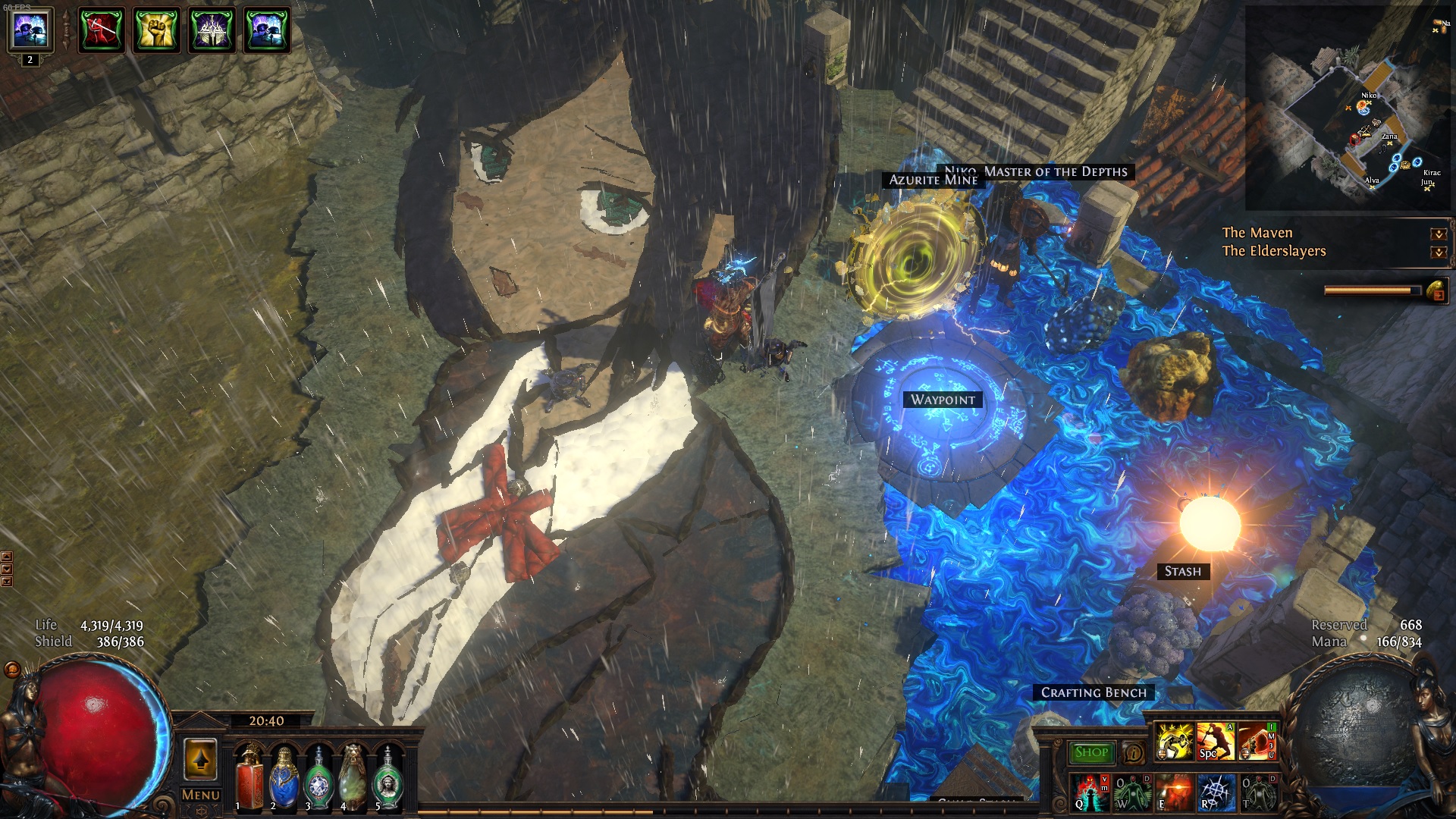The width and height of the screenshot is (1456, 819).
Task: Click the round info speech-bubble icon
Action: coord(1134,753)
